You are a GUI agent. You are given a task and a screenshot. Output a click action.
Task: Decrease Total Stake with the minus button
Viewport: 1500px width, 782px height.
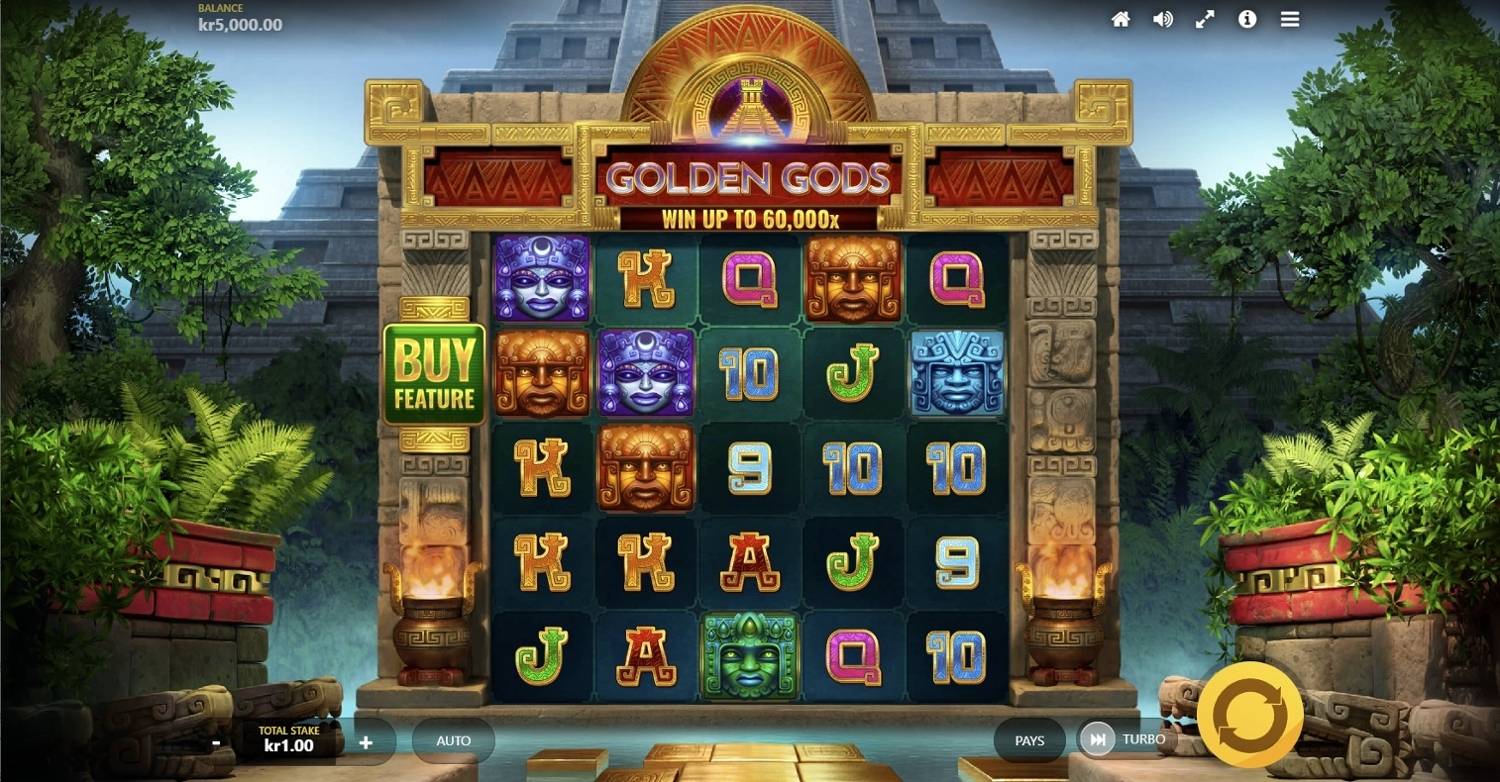click(214, 740)
